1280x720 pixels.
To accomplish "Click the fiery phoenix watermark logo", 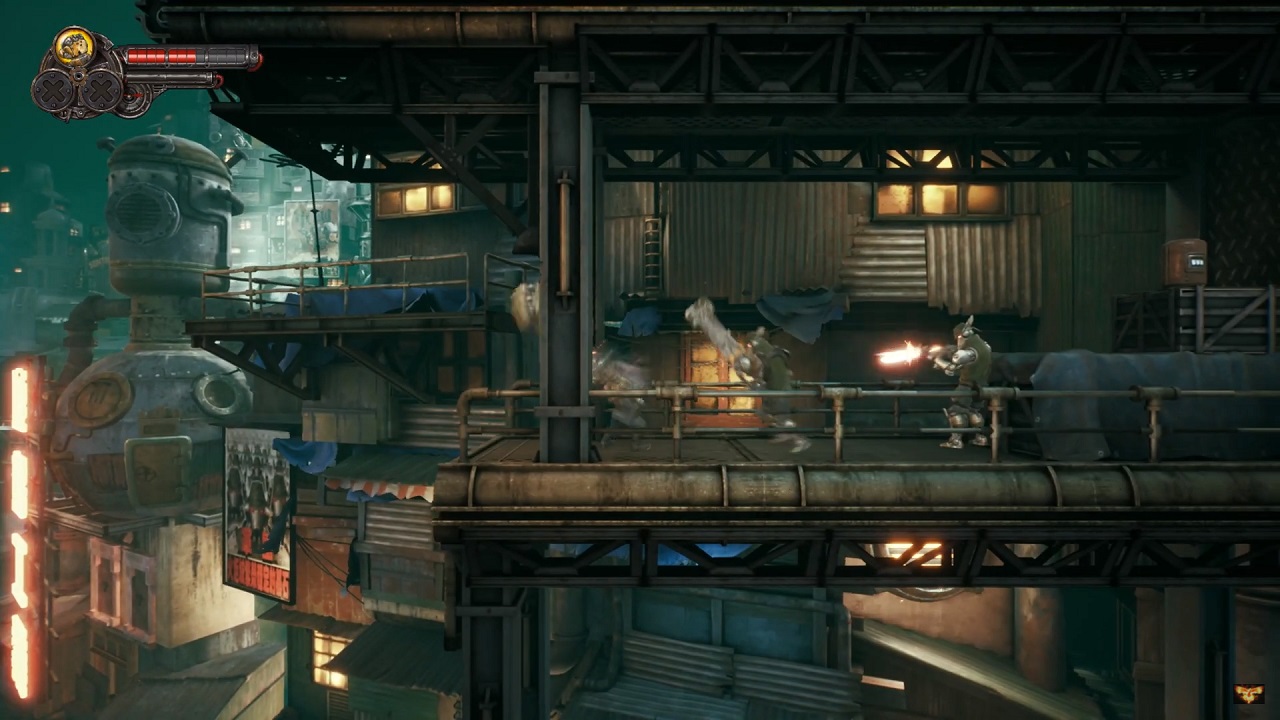I will click(x=1248, y=694).
